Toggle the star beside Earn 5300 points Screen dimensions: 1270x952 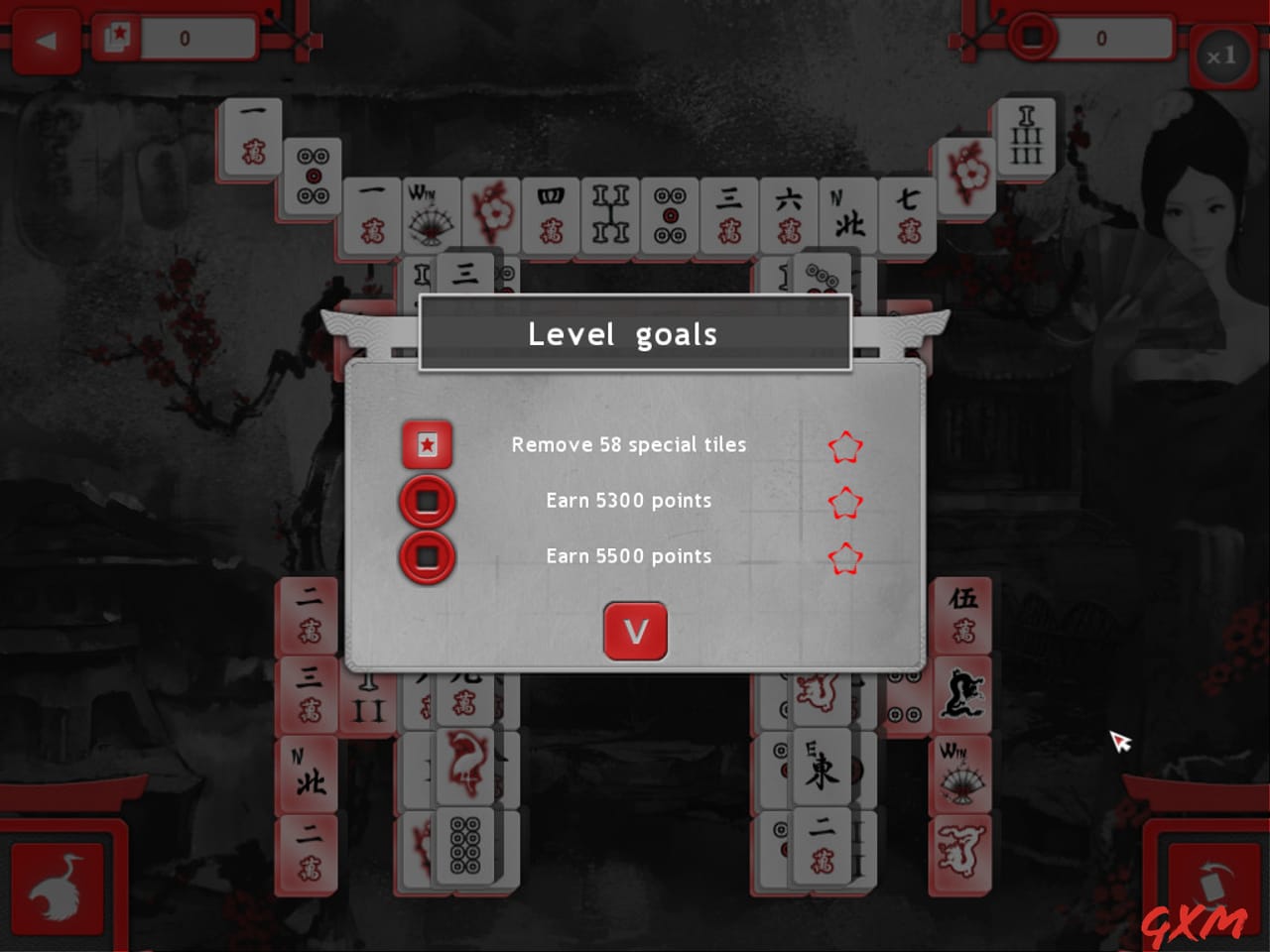pyautogui.click(x=845, y=503)
